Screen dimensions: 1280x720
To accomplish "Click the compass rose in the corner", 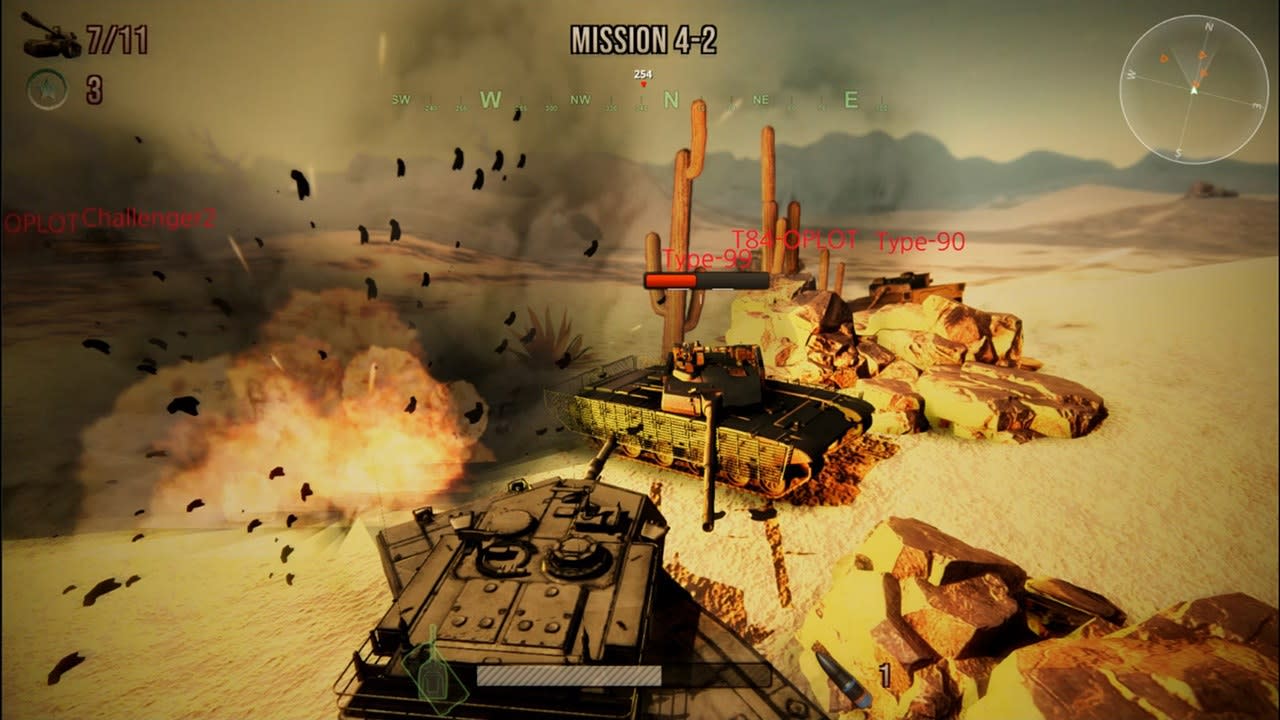I will tap(1193, 92).
